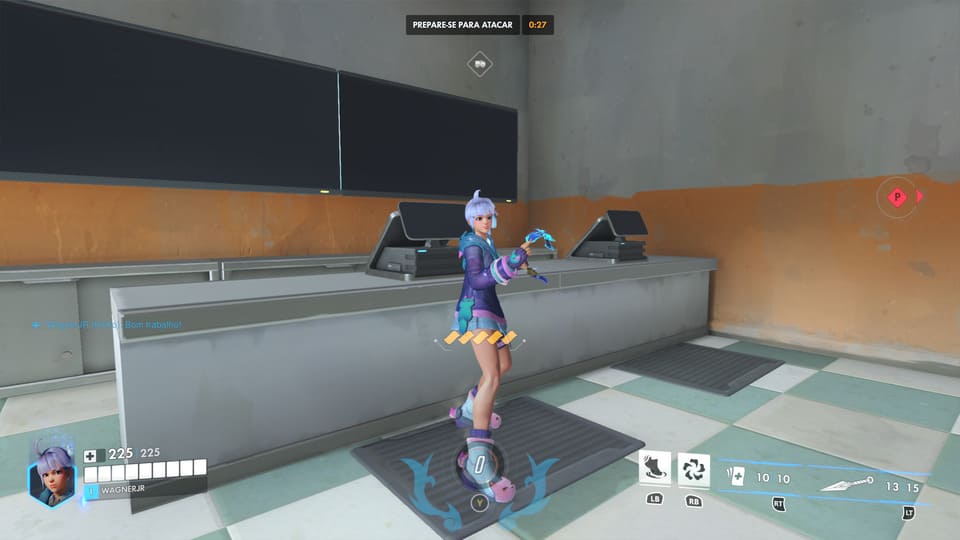Select the diamond objective icon below the timer
The width and height of the screenshot is (960, 540).
480,64
